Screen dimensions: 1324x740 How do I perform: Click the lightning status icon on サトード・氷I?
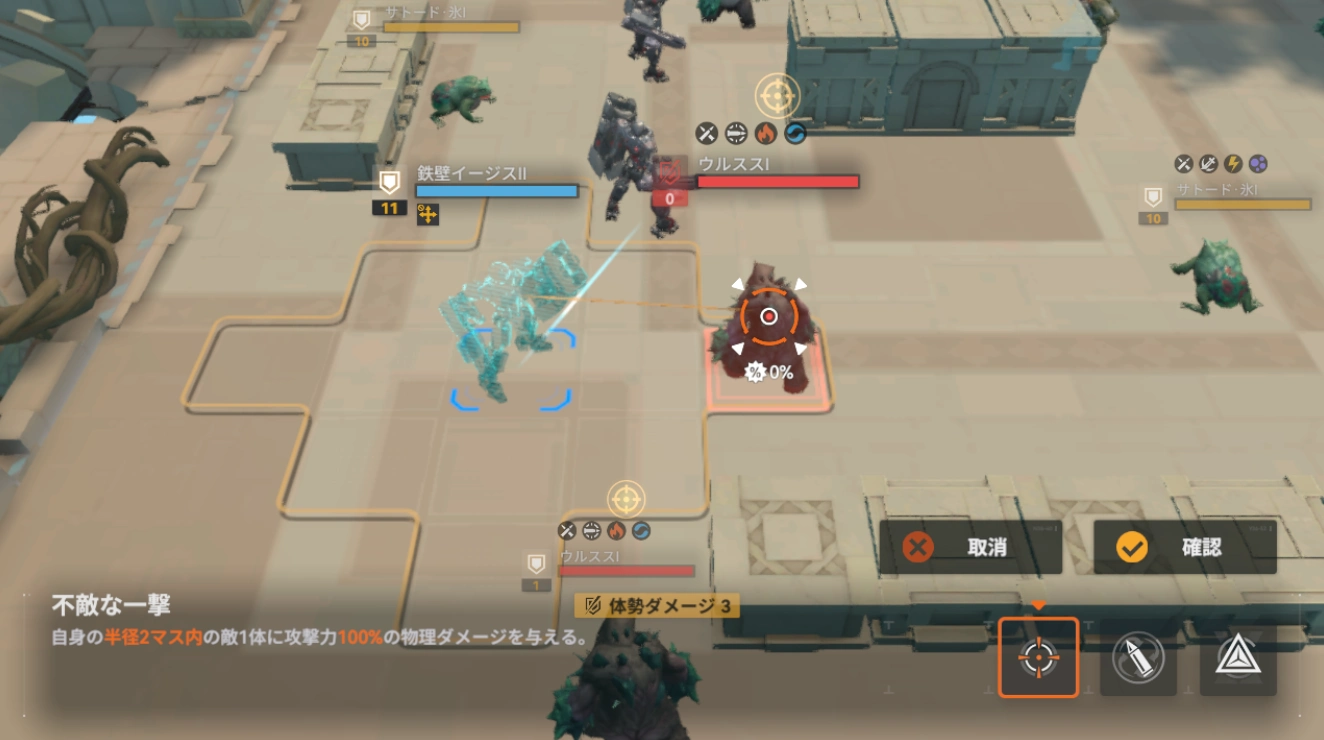coord(1233,164)
